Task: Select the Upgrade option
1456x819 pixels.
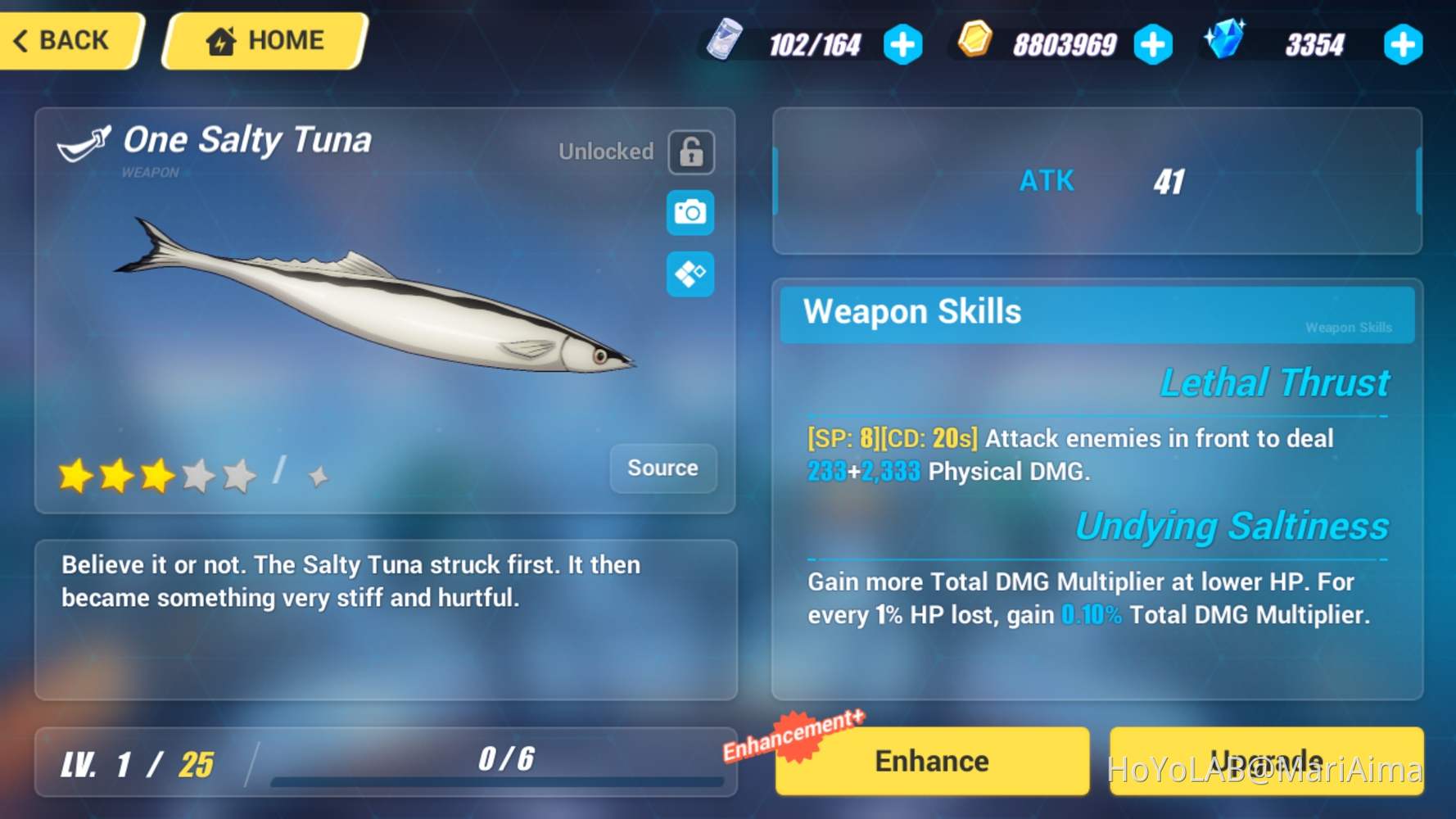Action: 1267,760
